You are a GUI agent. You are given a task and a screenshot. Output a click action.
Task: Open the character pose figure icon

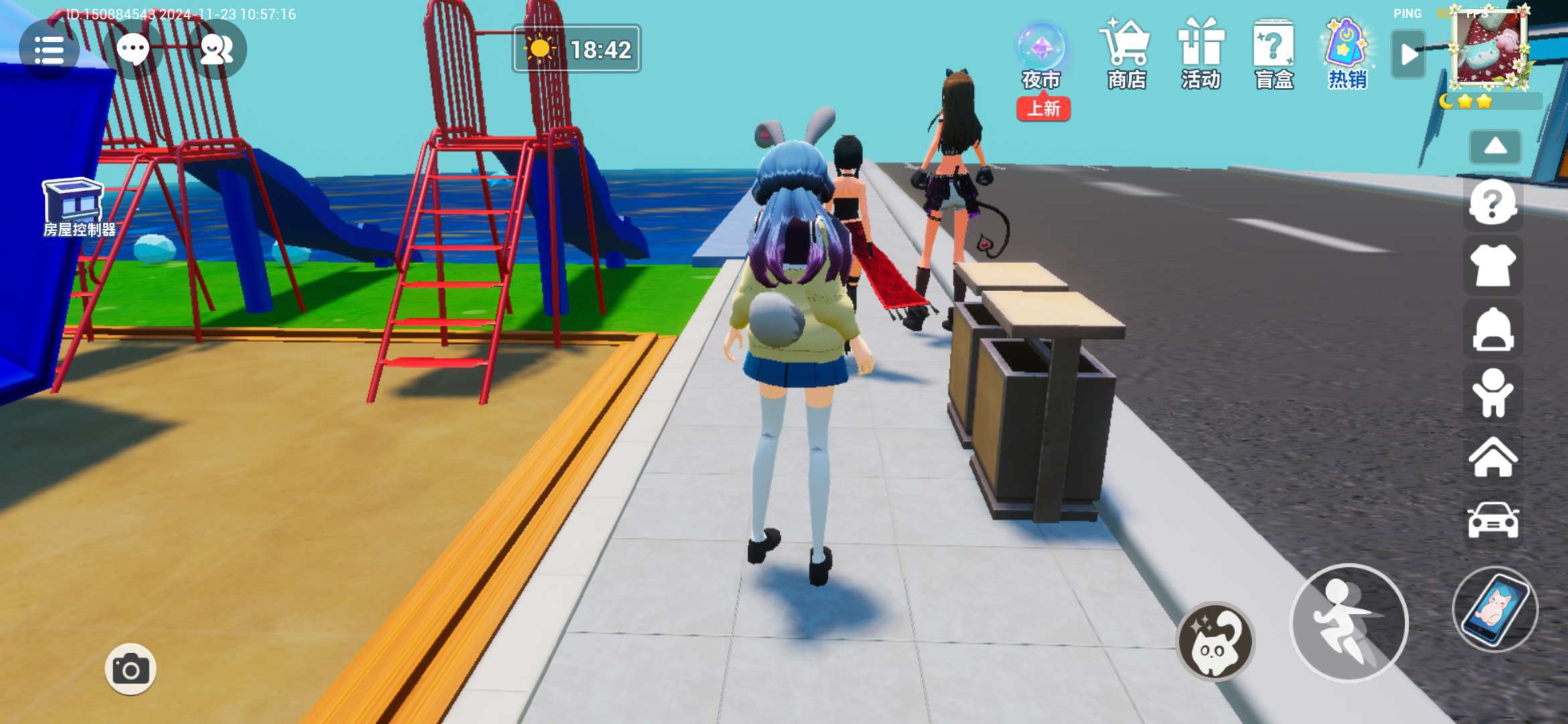point(1492,393)
